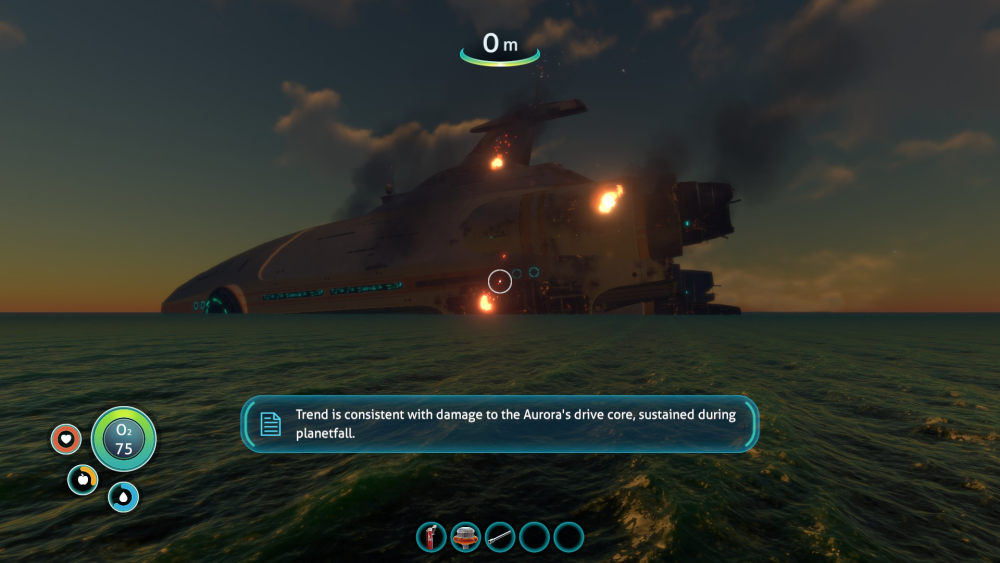Select the orange beacon hotbar slot
The image size is (1000, 563).
pyautogui.click(x=465, y=537)
